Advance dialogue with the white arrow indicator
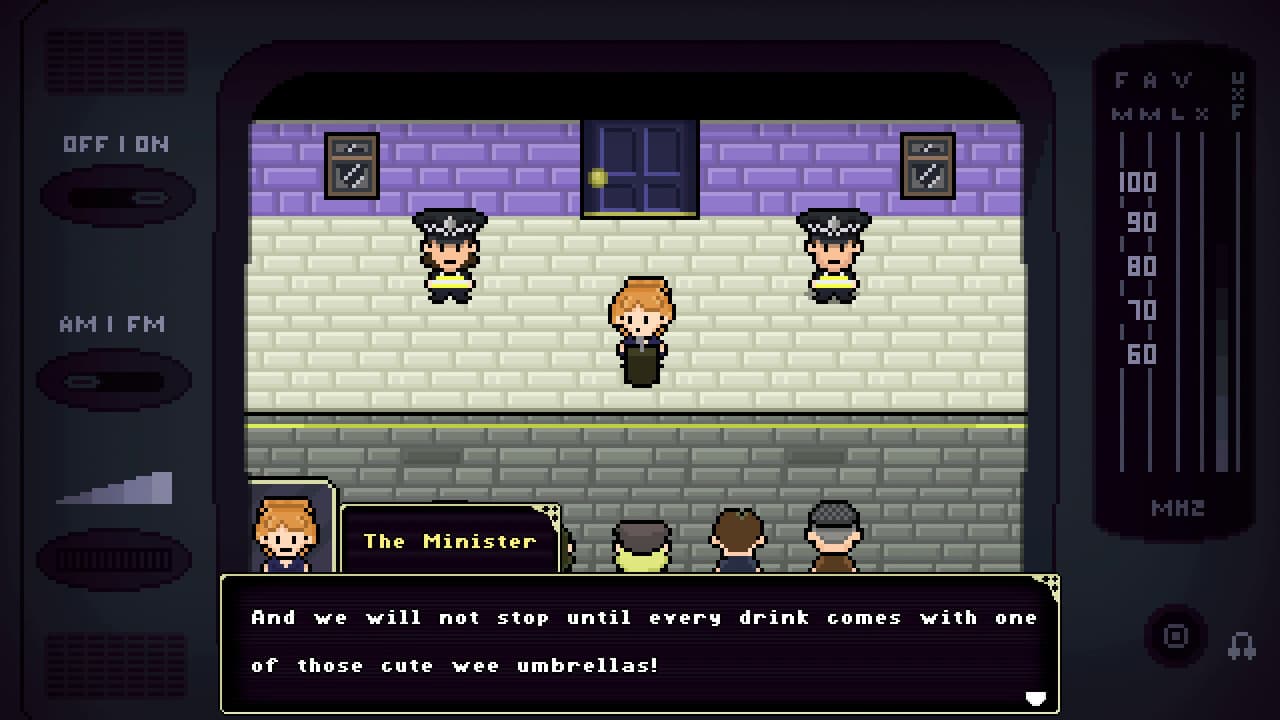 click(1036, 698)
